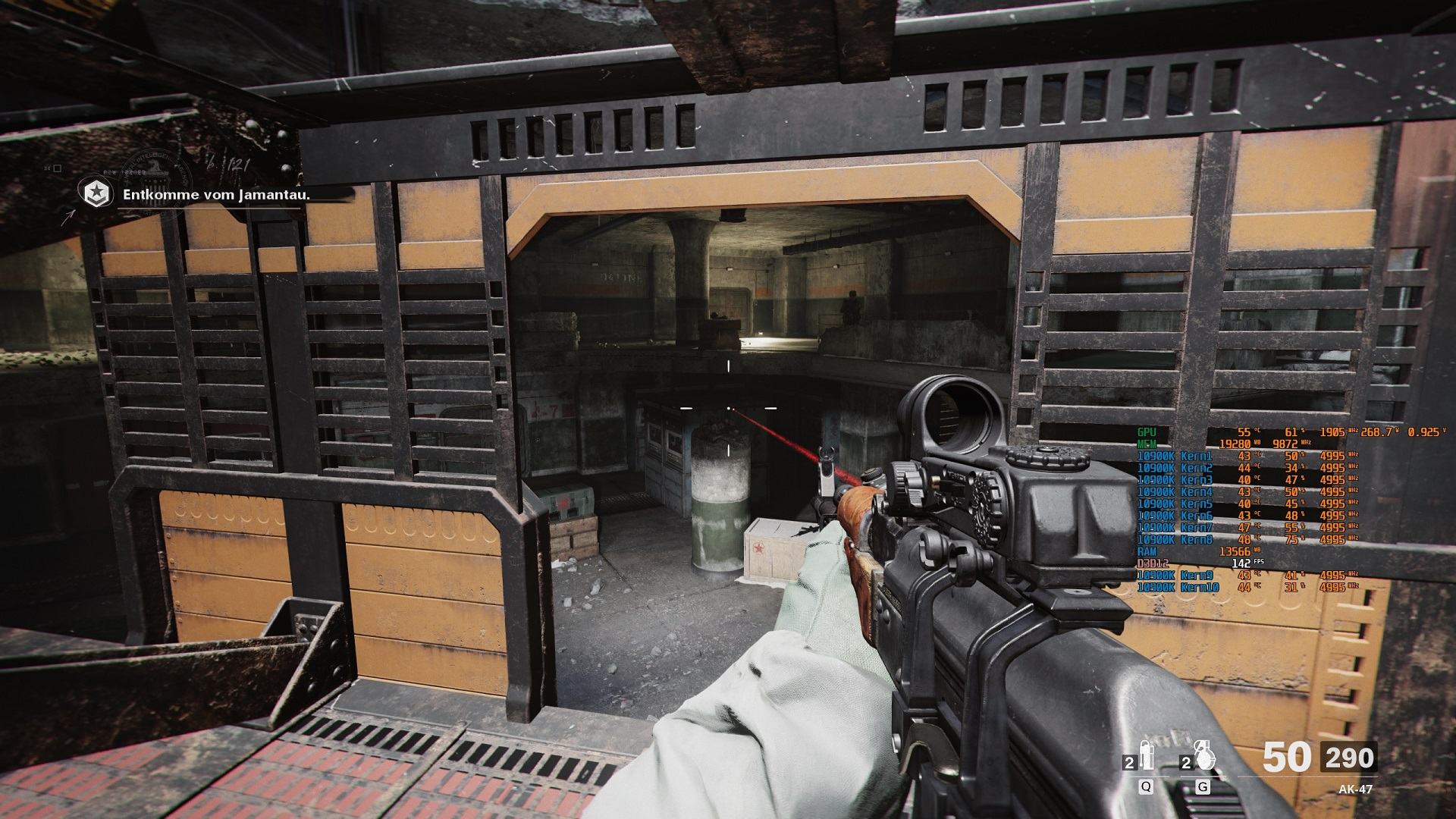Click the AK-47 weapon name label
This screenshot has height=819, width=1456.
tap(1355, 789)
